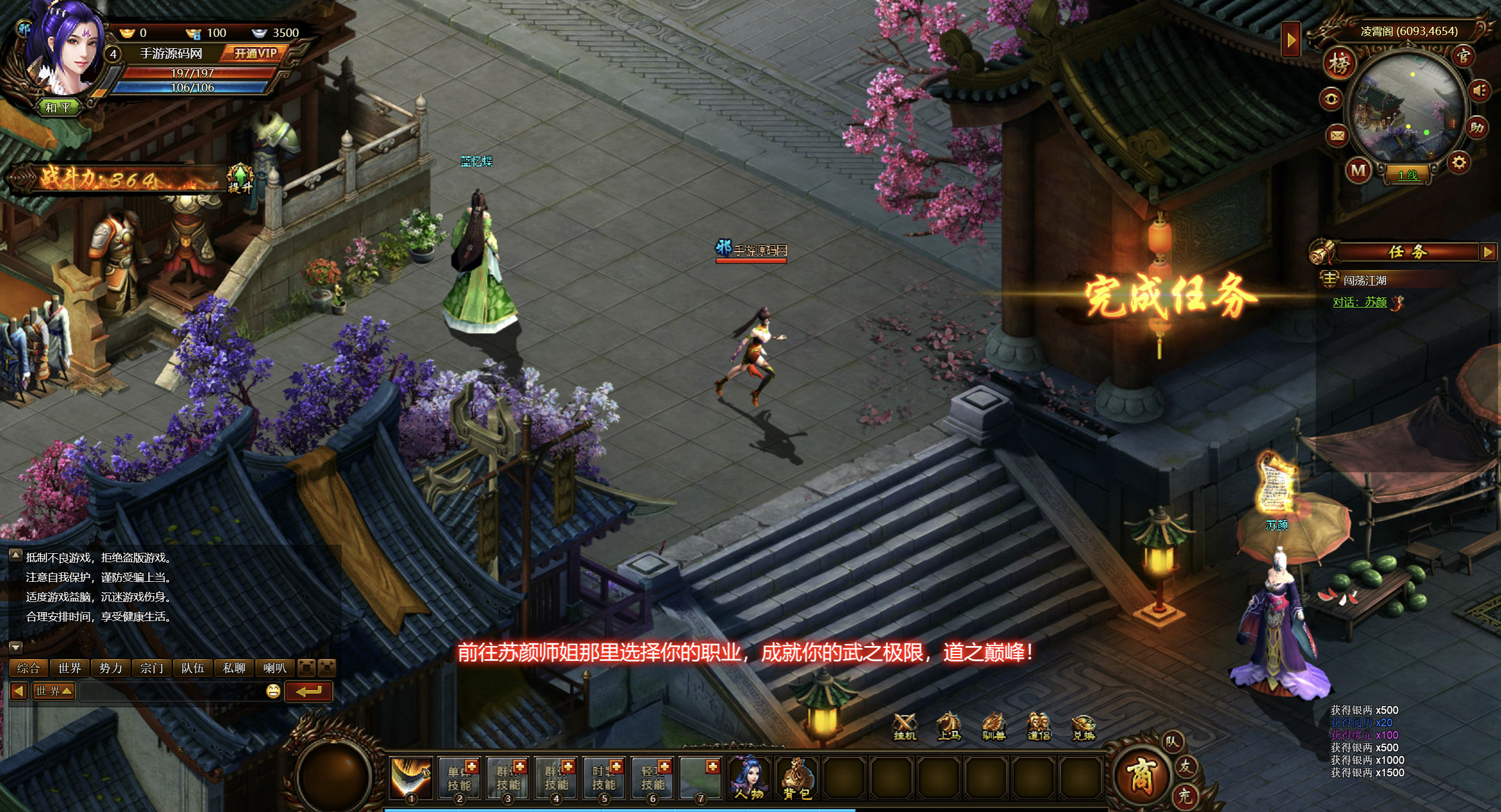
Task: Open the gear settings button
Action: (1459, 162)
